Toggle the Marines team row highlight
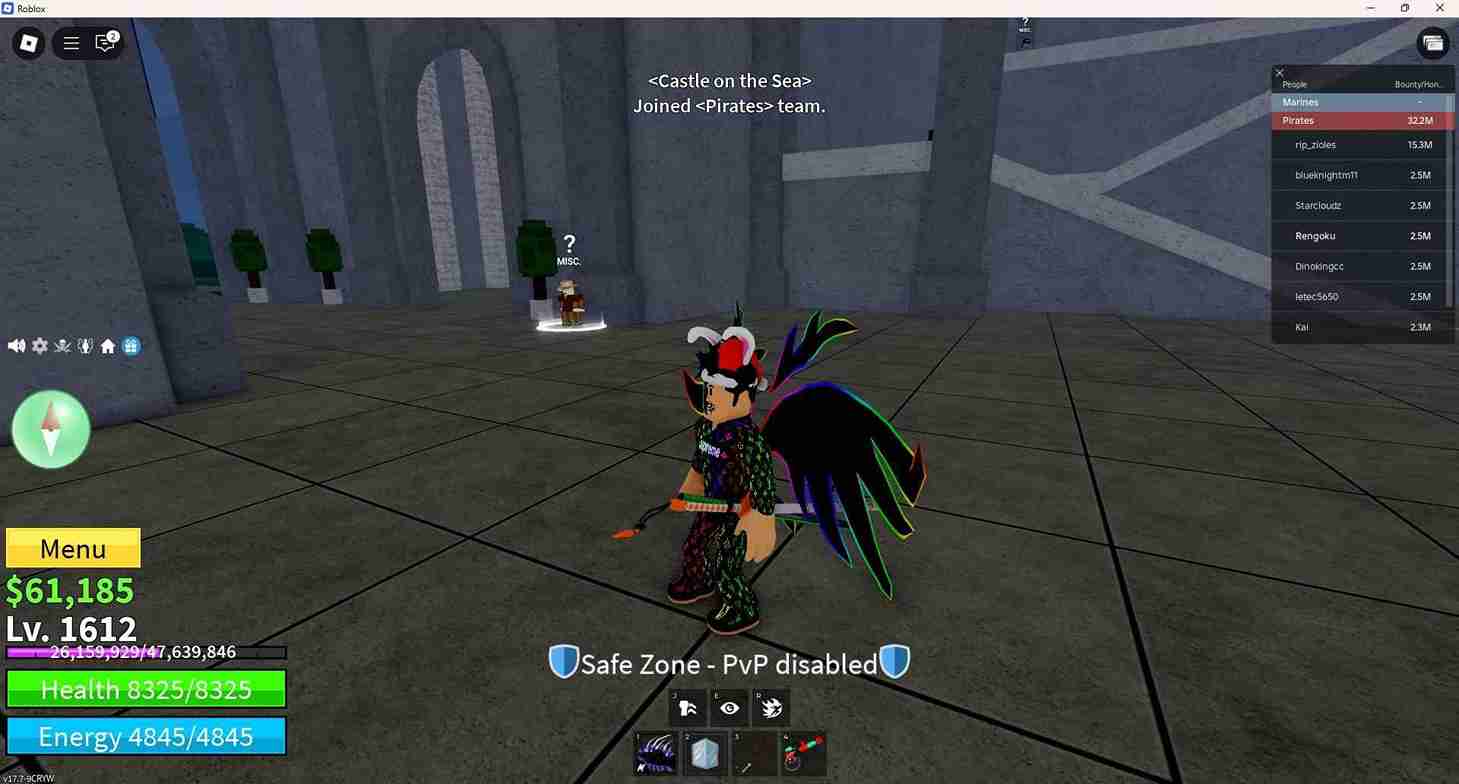This screenshot has width=1459, height=784. [1360, 101]
